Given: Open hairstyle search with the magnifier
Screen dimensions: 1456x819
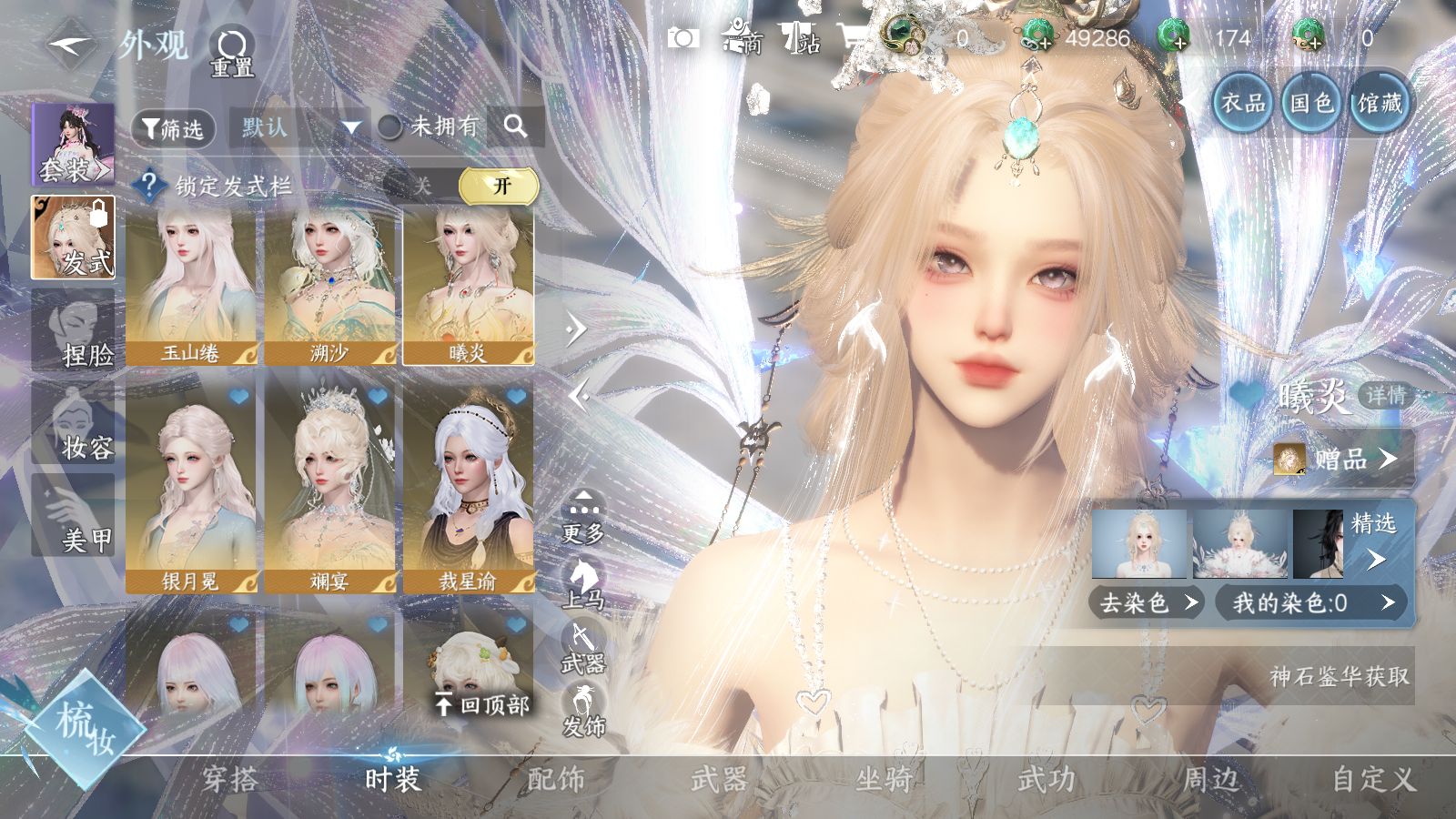Looking at the screenshot, I should 515,126.
